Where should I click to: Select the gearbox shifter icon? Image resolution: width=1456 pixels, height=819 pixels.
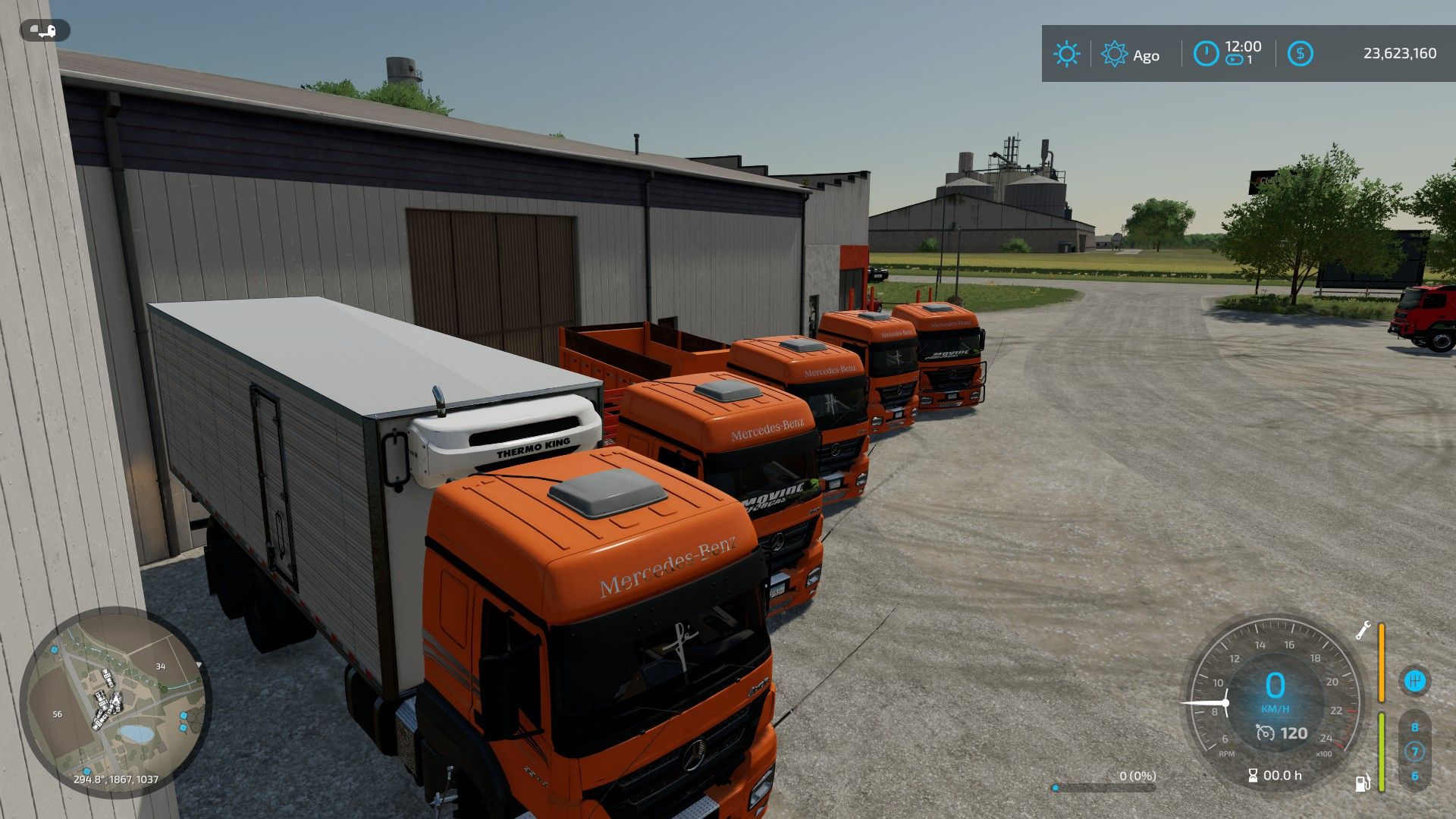point(1414,680)
